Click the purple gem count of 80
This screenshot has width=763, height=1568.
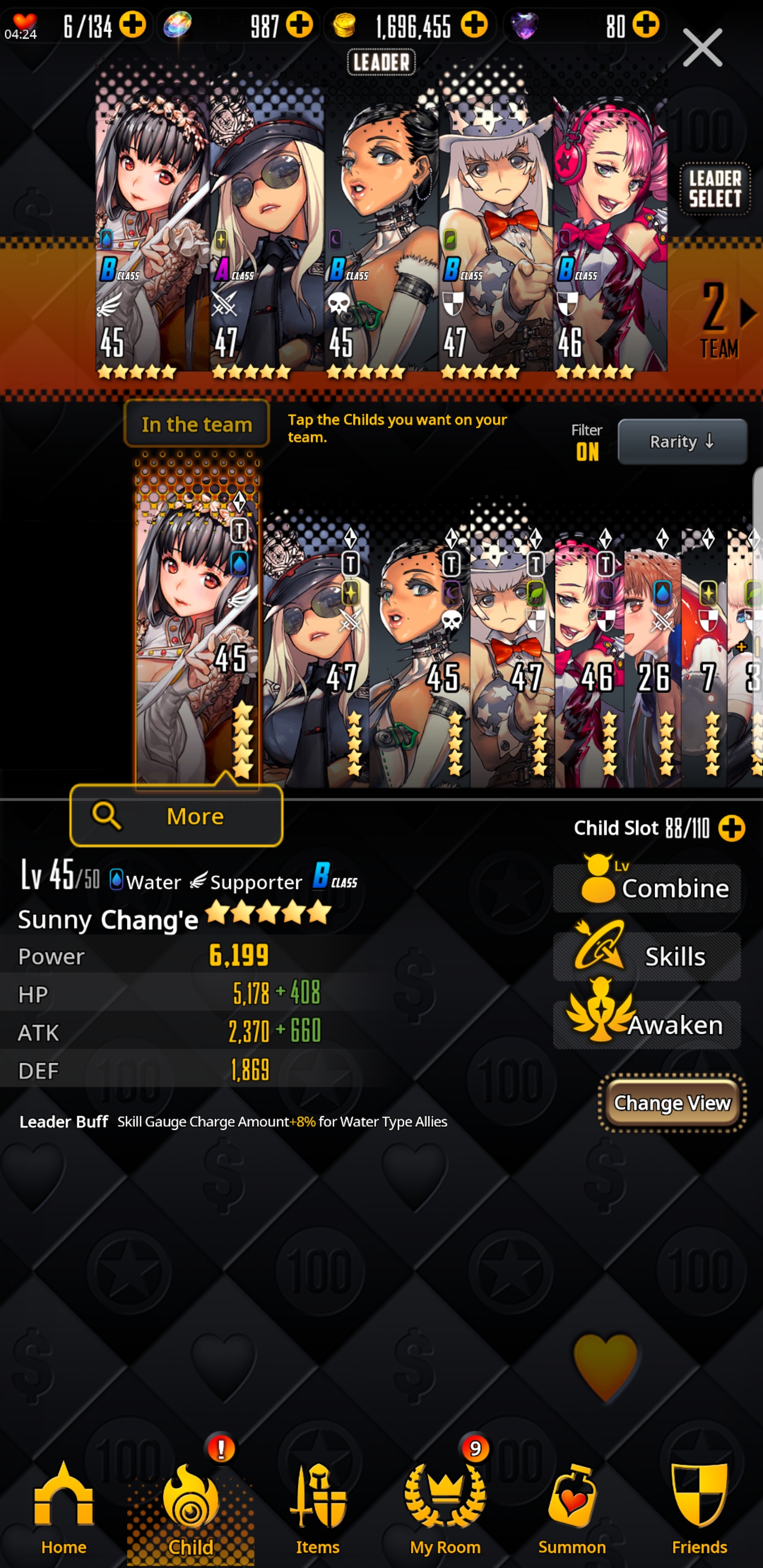click(616, 25)
